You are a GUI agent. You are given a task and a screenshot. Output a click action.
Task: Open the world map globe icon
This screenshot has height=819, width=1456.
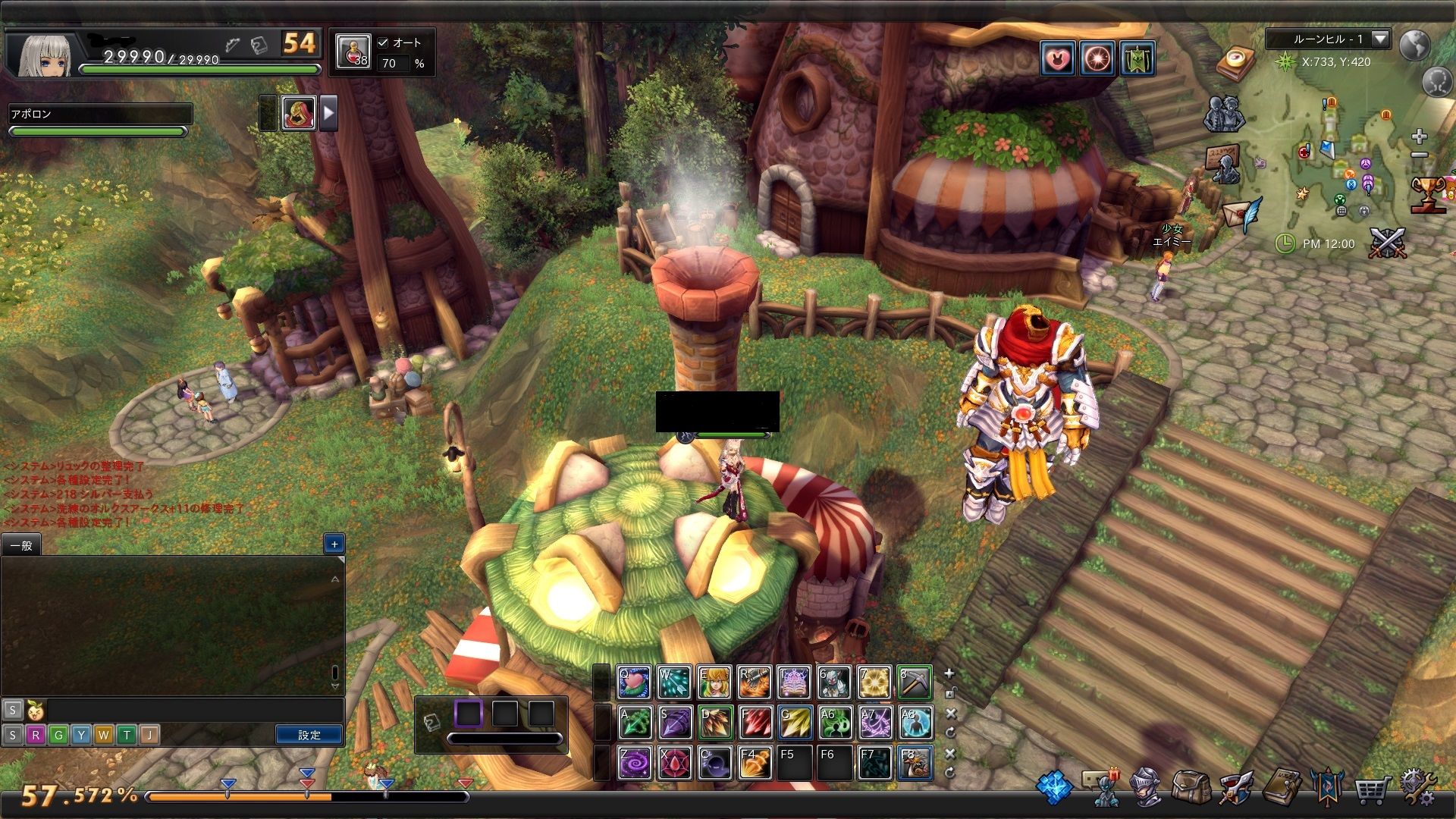tap(1414, 45)
